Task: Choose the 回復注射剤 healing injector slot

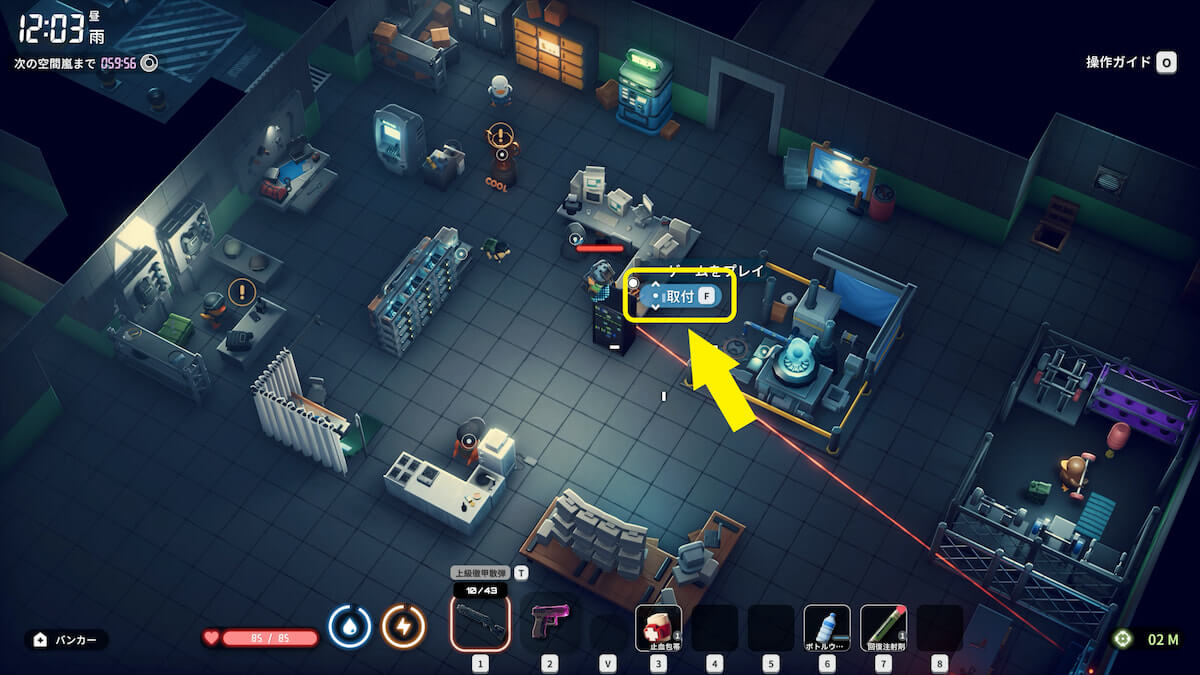Action: coord(883,627)
